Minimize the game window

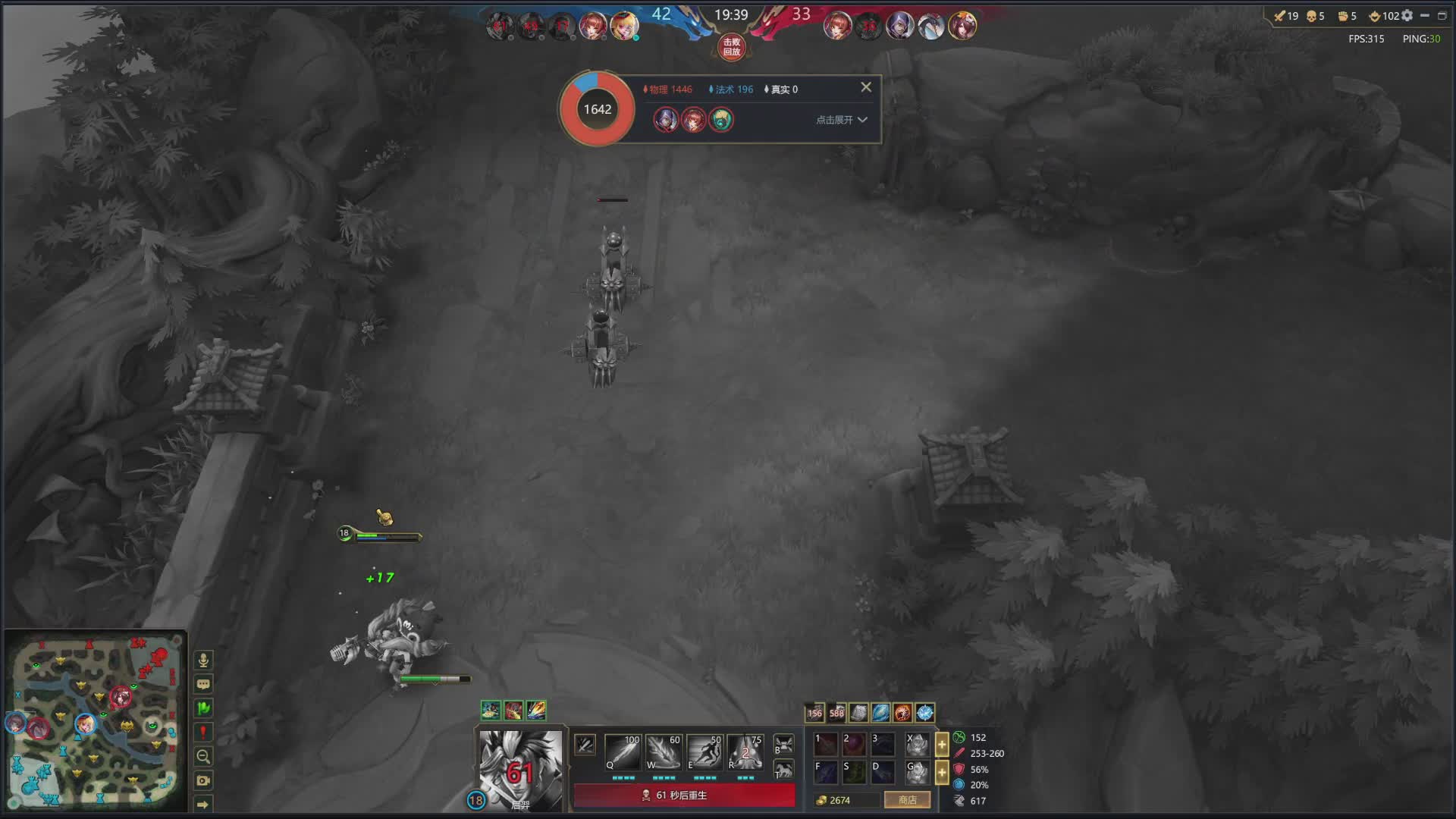click(x=1425, y=16)
